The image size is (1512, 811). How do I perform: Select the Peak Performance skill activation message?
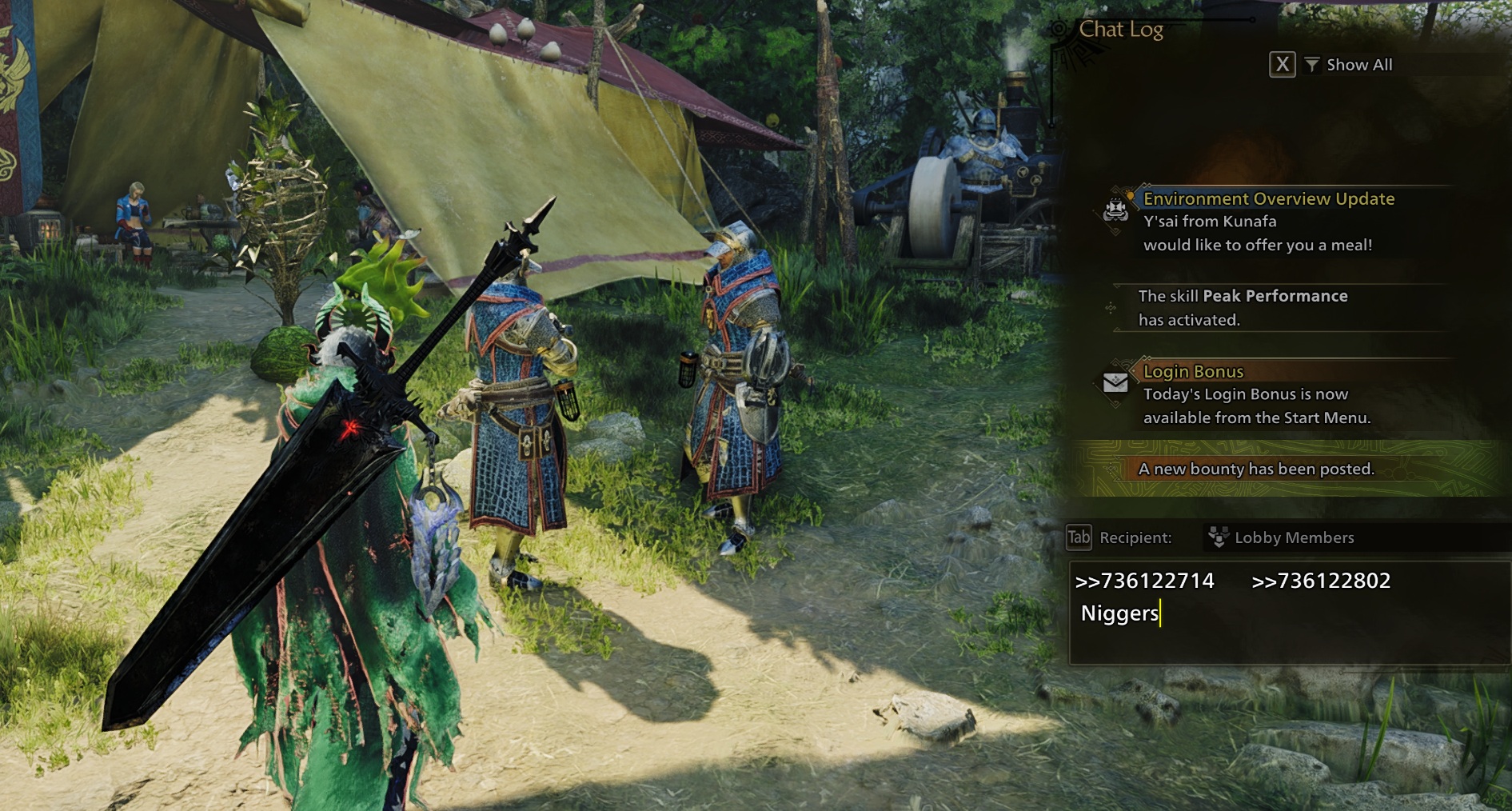(1242, 308)
